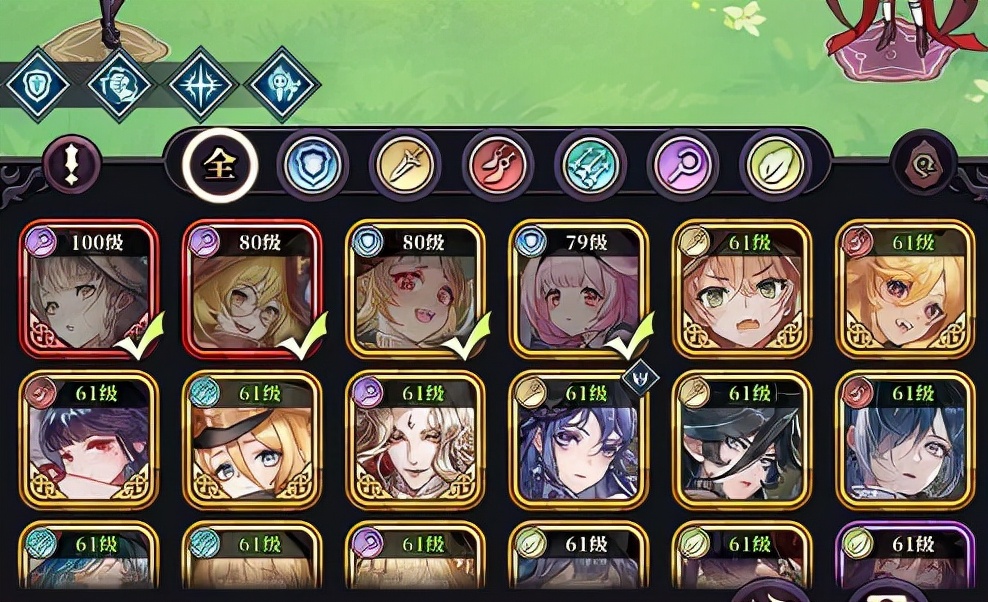The height and width of the screenshot is (602, 988).
Task: Pick the purple-haired hero with helmet badge
Action: (579, 441)
